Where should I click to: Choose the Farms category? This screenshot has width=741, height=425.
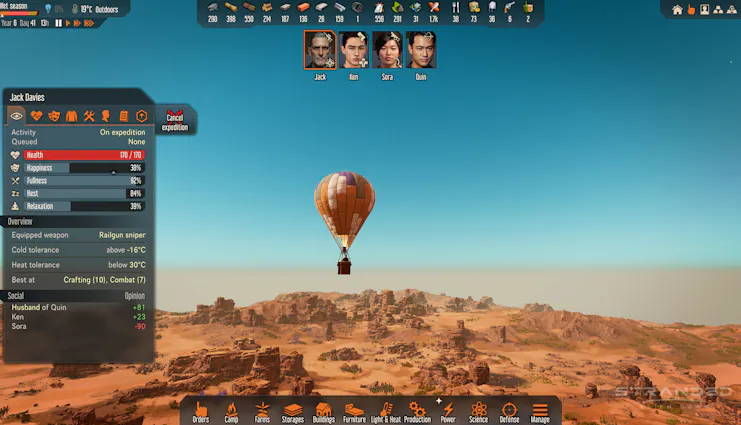pyautogui.click(x=262, y=411)
